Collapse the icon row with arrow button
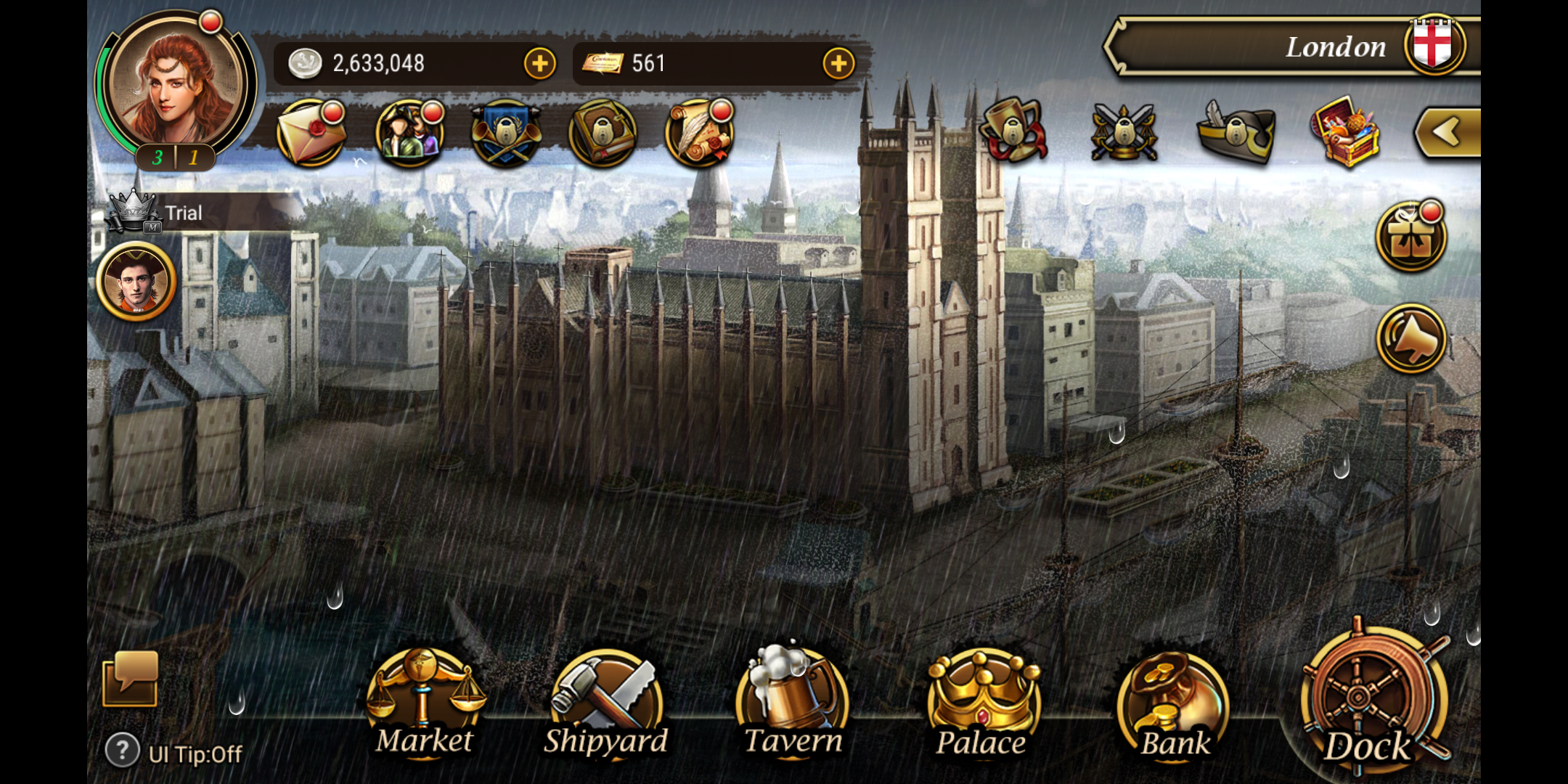Screen dimensions: 1568x784 point(1447,132)
